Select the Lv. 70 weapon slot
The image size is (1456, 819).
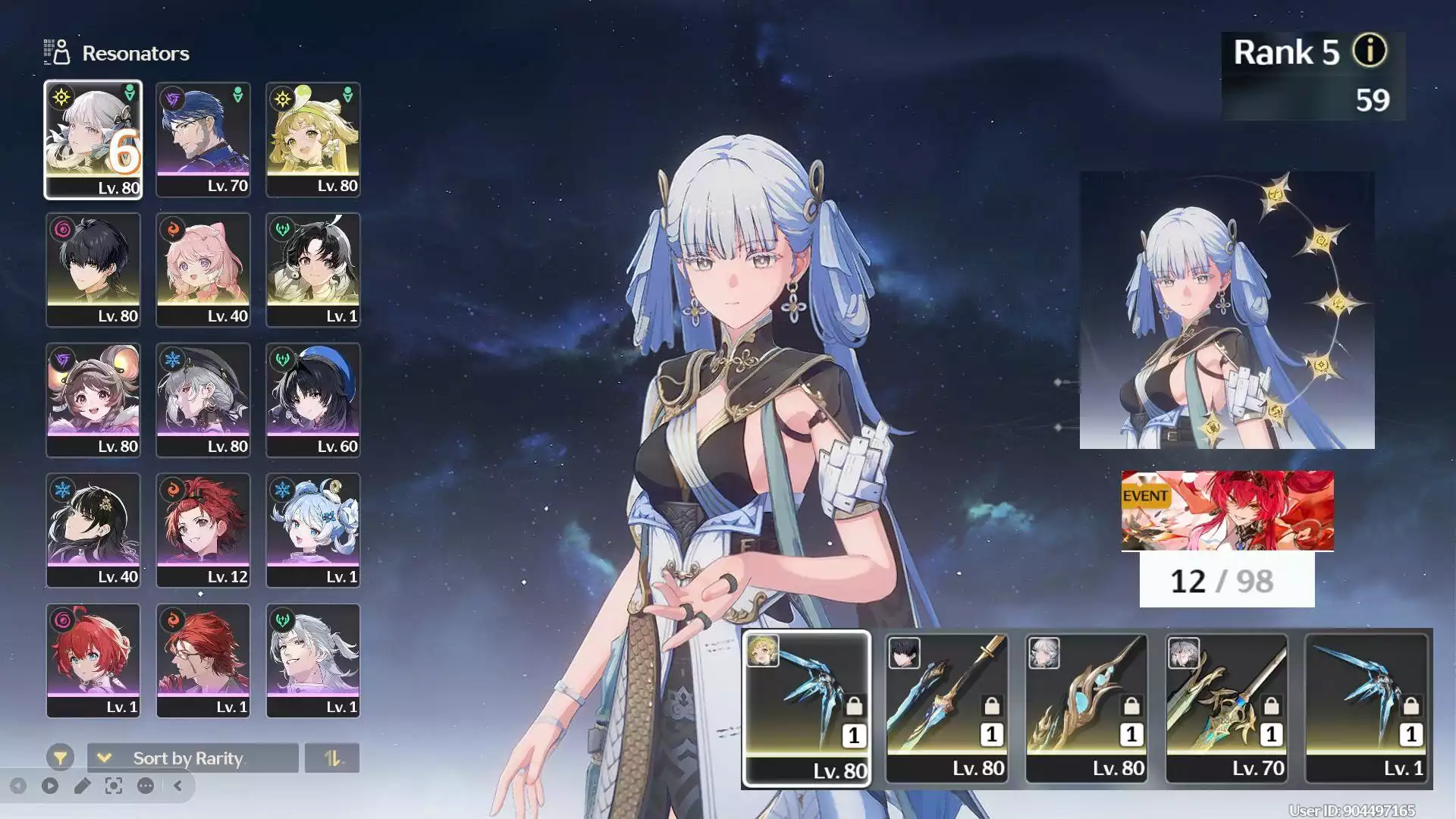point(1226,708)
